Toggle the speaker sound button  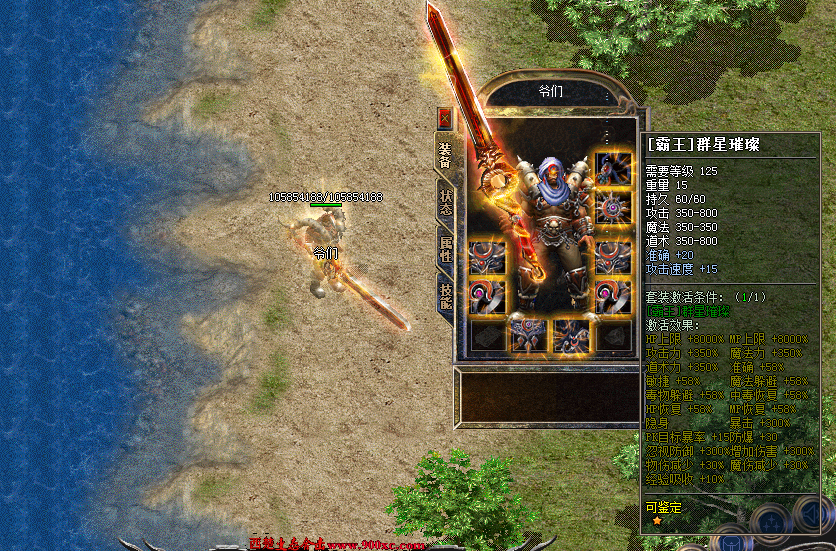click(x=814, y=516)
